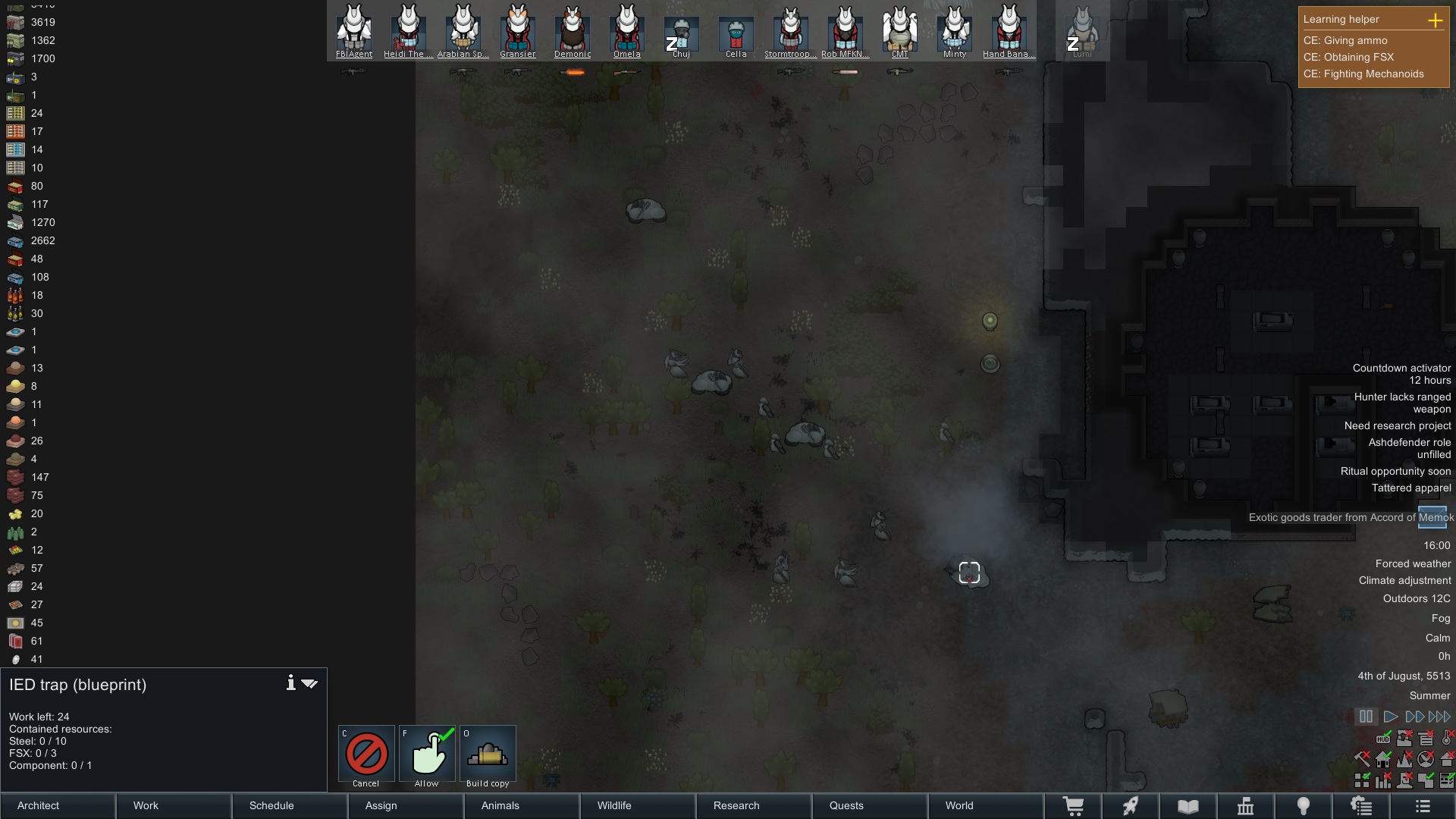
Task: Switch to the Schedule tab
Action: click(x=290, y=805)
